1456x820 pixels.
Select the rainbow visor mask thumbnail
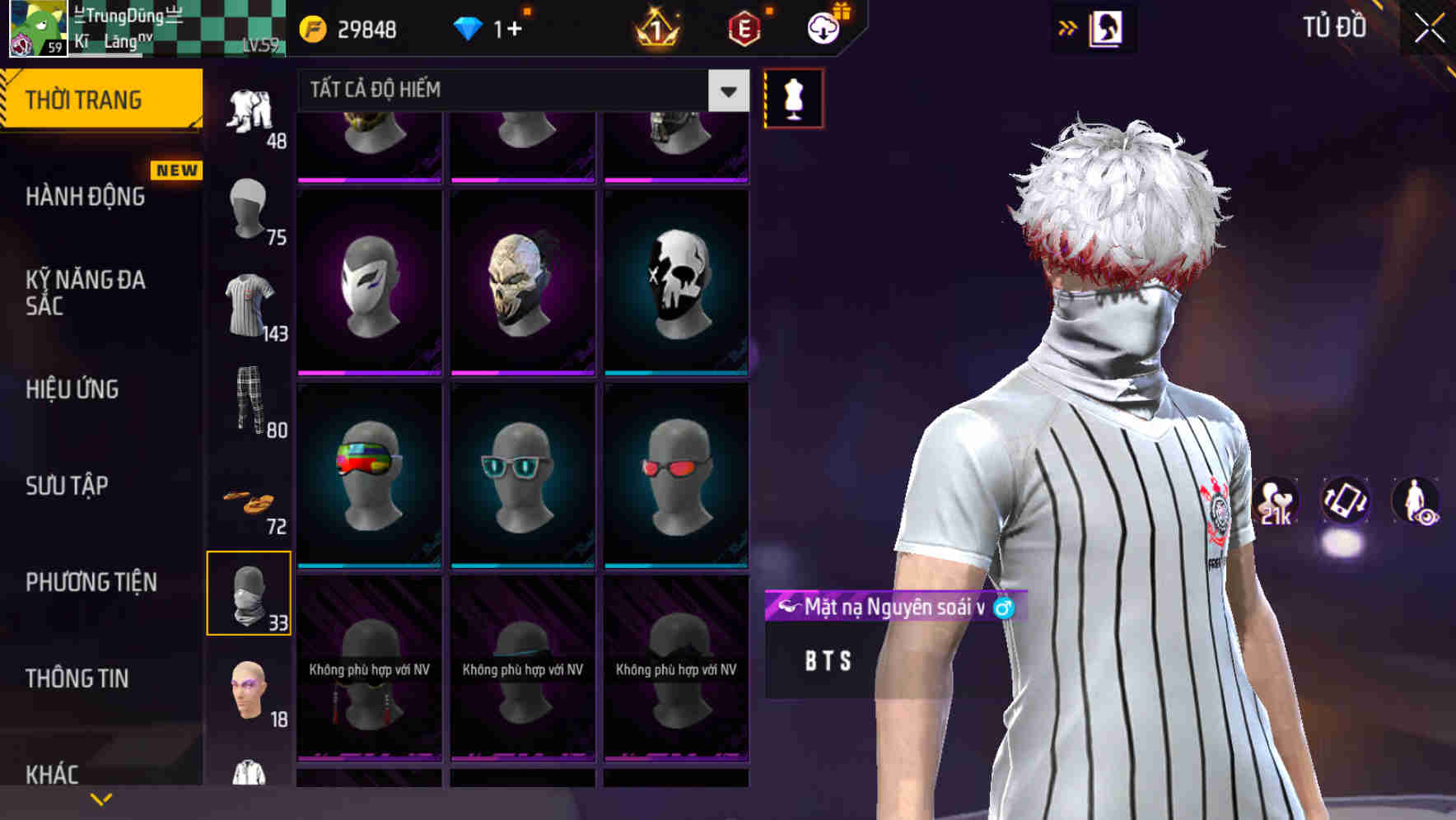click(x=370, y=478)
